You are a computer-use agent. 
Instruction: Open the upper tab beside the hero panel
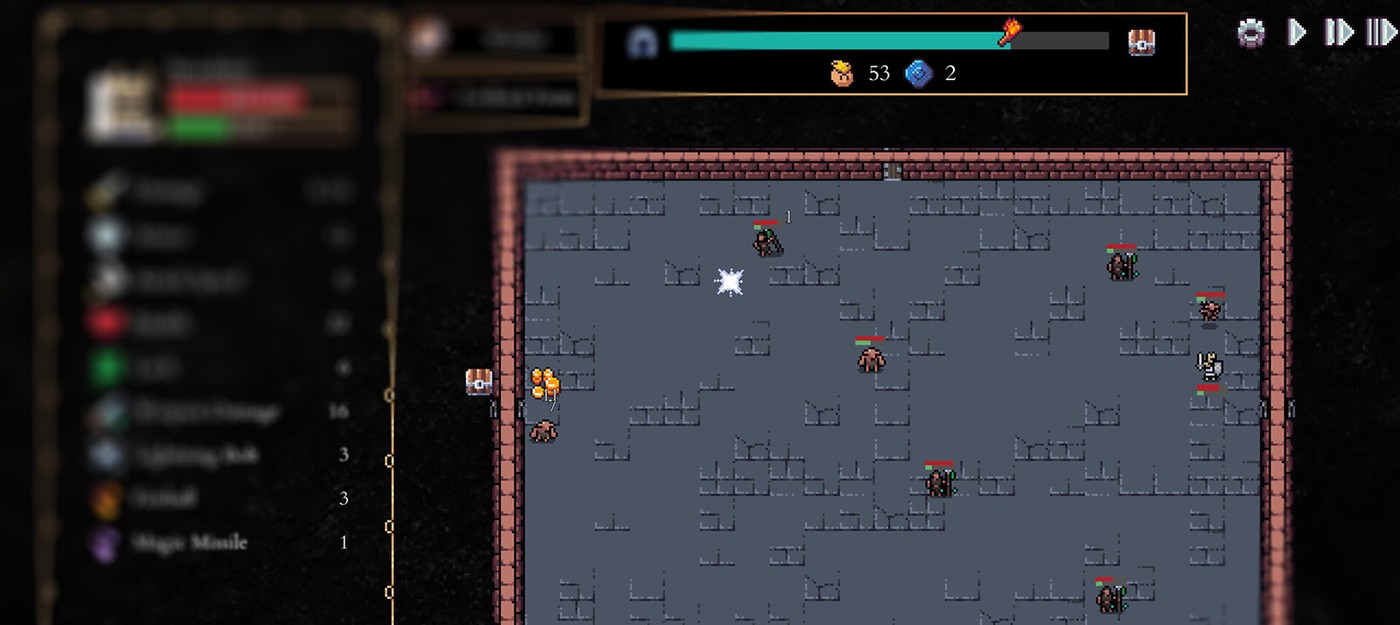[495, 39]
